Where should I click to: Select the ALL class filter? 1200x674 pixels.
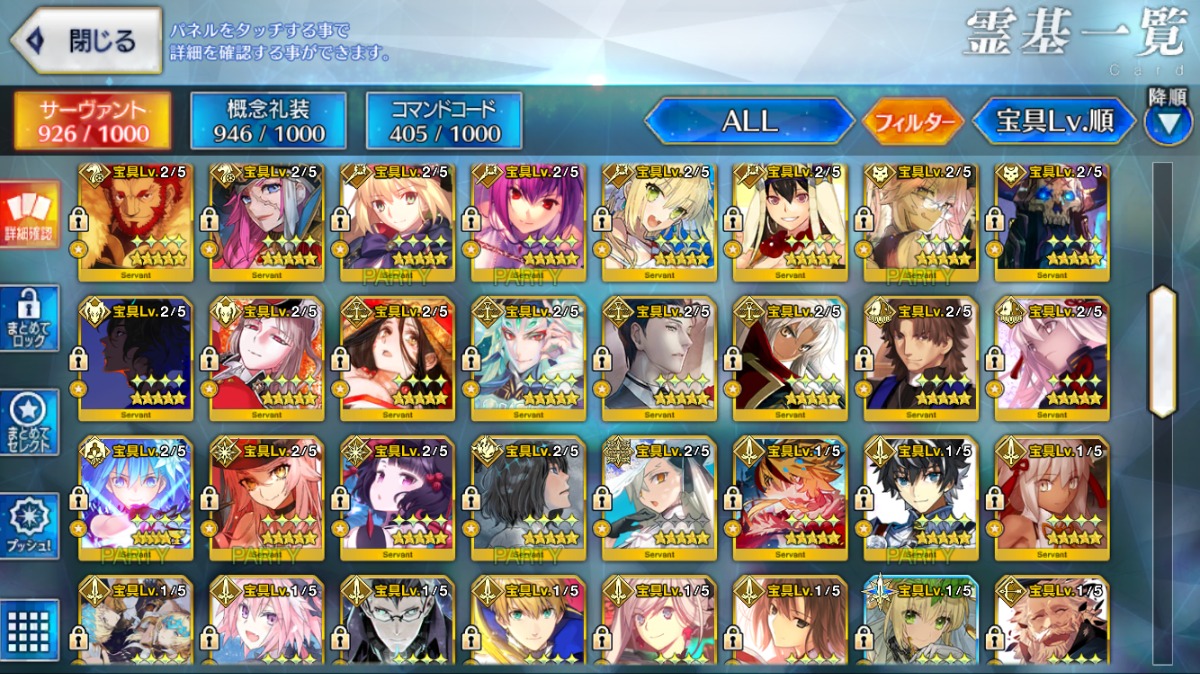pyautogui.click(x=749, y=121)
